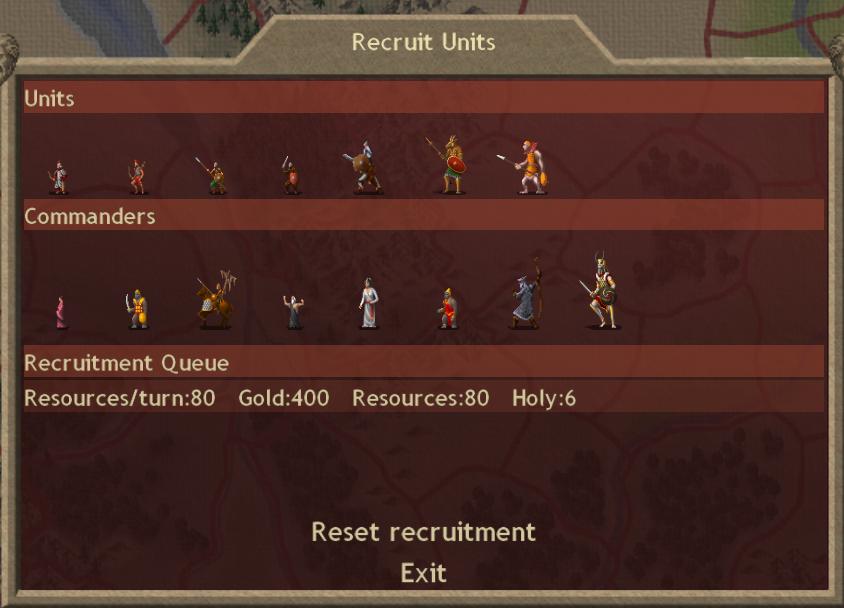Exit the Recruit Units screen

[423, 573]
